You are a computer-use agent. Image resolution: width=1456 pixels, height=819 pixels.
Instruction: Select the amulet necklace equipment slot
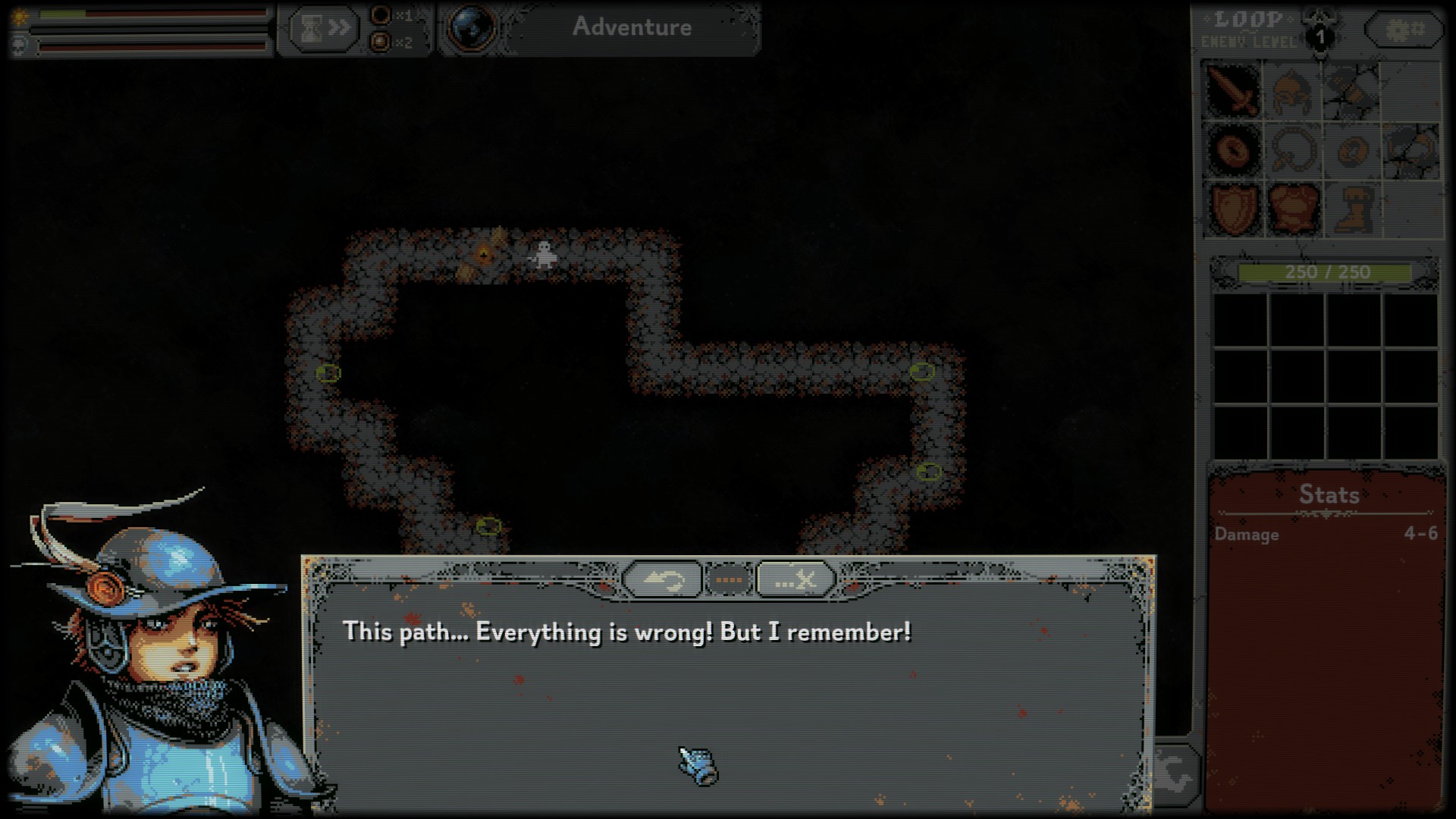click(1292, 149)
